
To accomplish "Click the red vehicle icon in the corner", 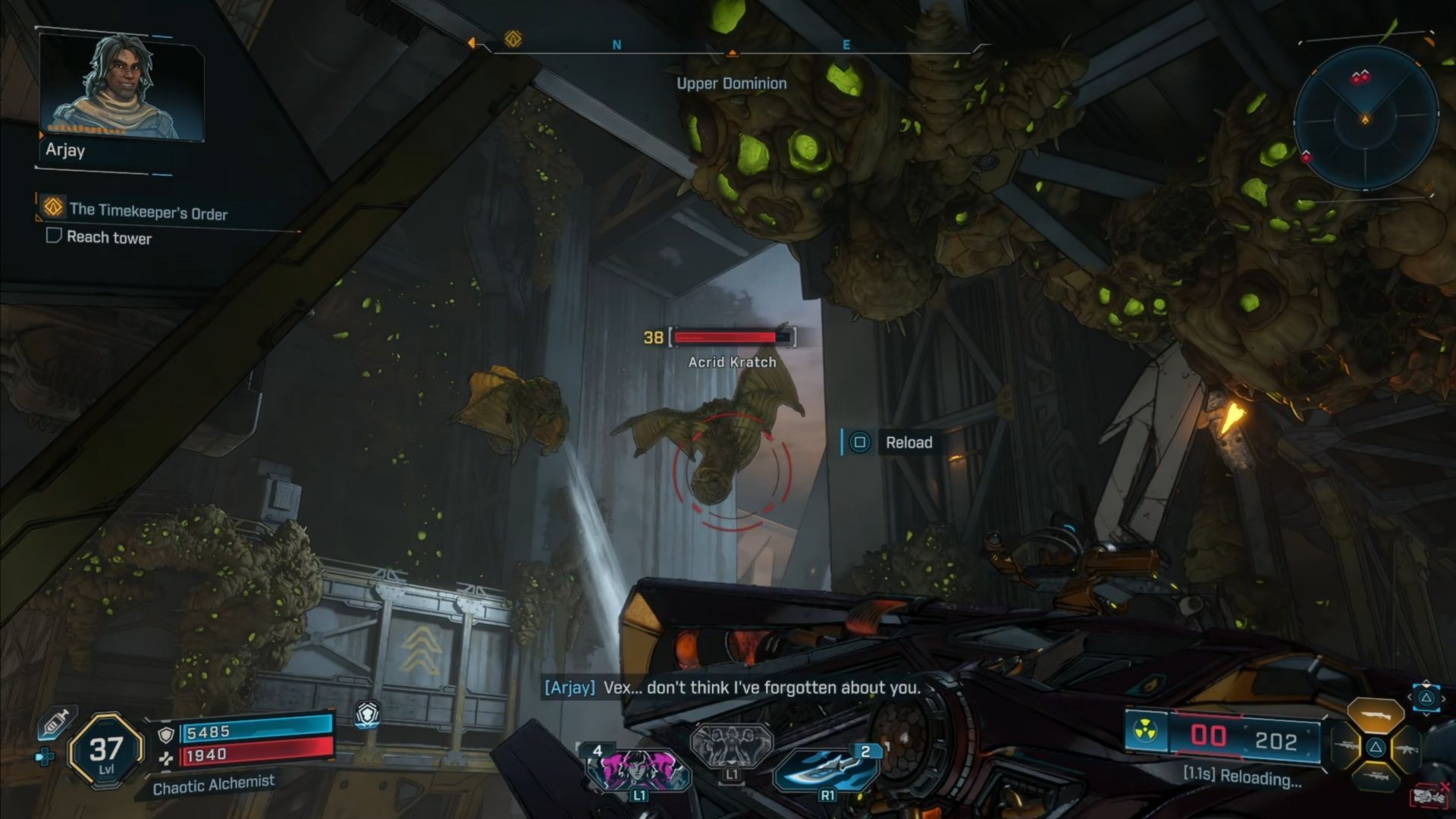I will point(1429,797).
